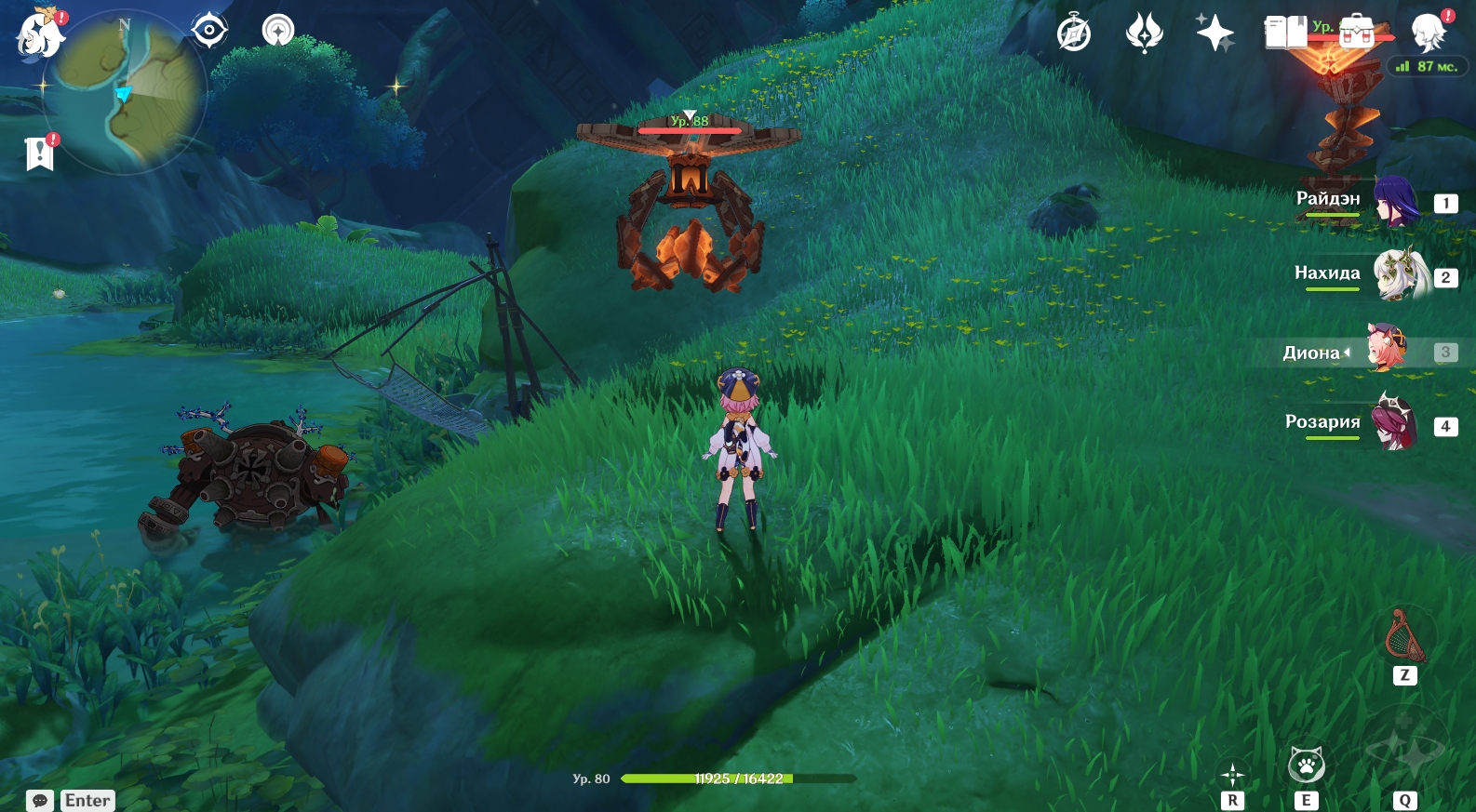Image resolution: width=1476 pixels, height=812 pixels.
Task: Open the chat box speech bubble
Action: [x=40, y=800]
